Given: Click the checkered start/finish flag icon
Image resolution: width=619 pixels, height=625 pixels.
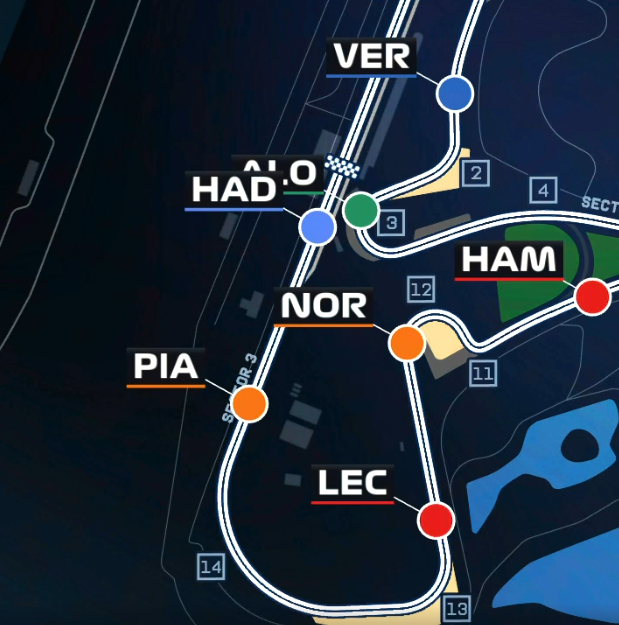Looking at the screenshot, I should (x=345, y=167).
